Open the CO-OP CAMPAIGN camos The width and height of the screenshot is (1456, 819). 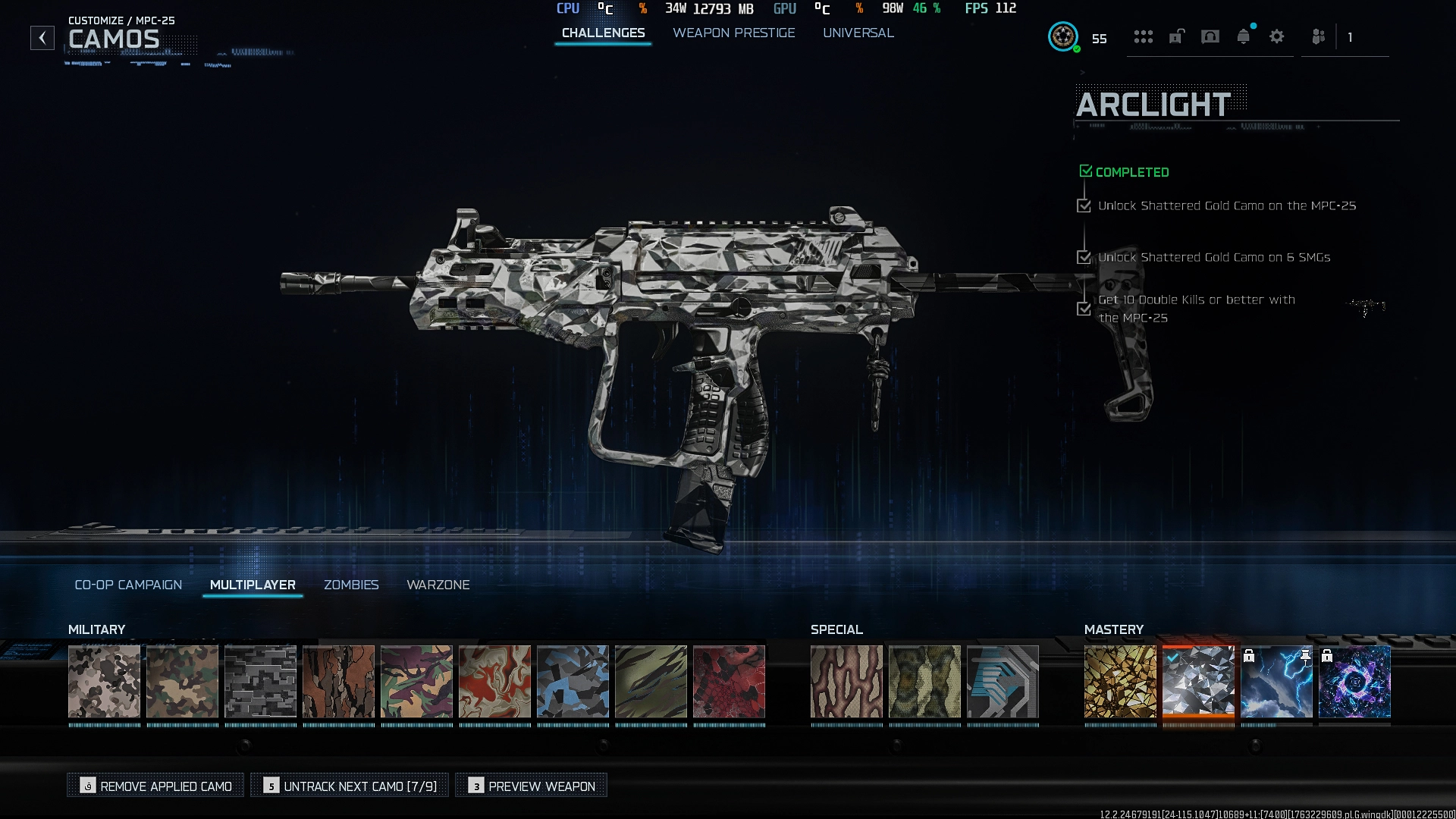pyautogui.click(x=127, y=585)
